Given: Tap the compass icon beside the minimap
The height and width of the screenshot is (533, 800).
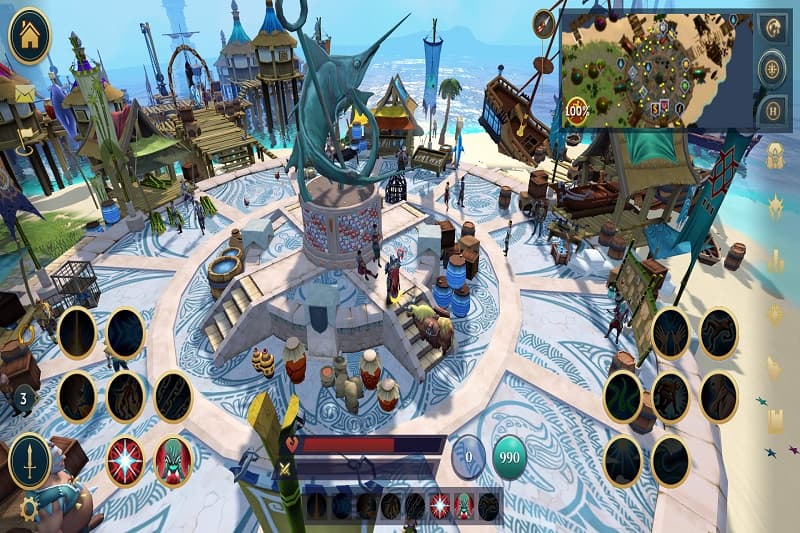Looking at the screenshot, I should pyautogui.click(x=545, y=23).
